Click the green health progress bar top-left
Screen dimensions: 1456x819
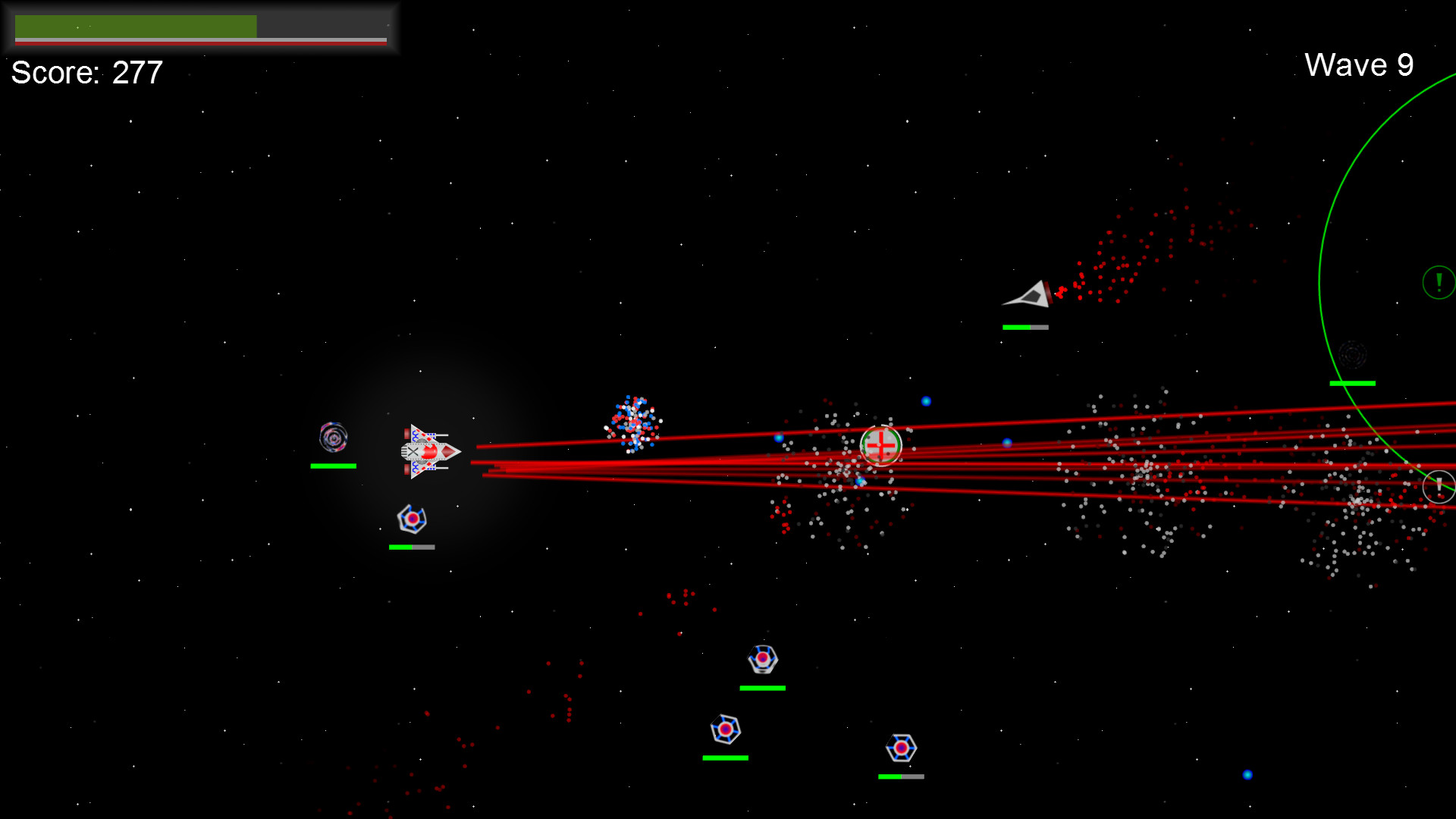pos(136,25)
